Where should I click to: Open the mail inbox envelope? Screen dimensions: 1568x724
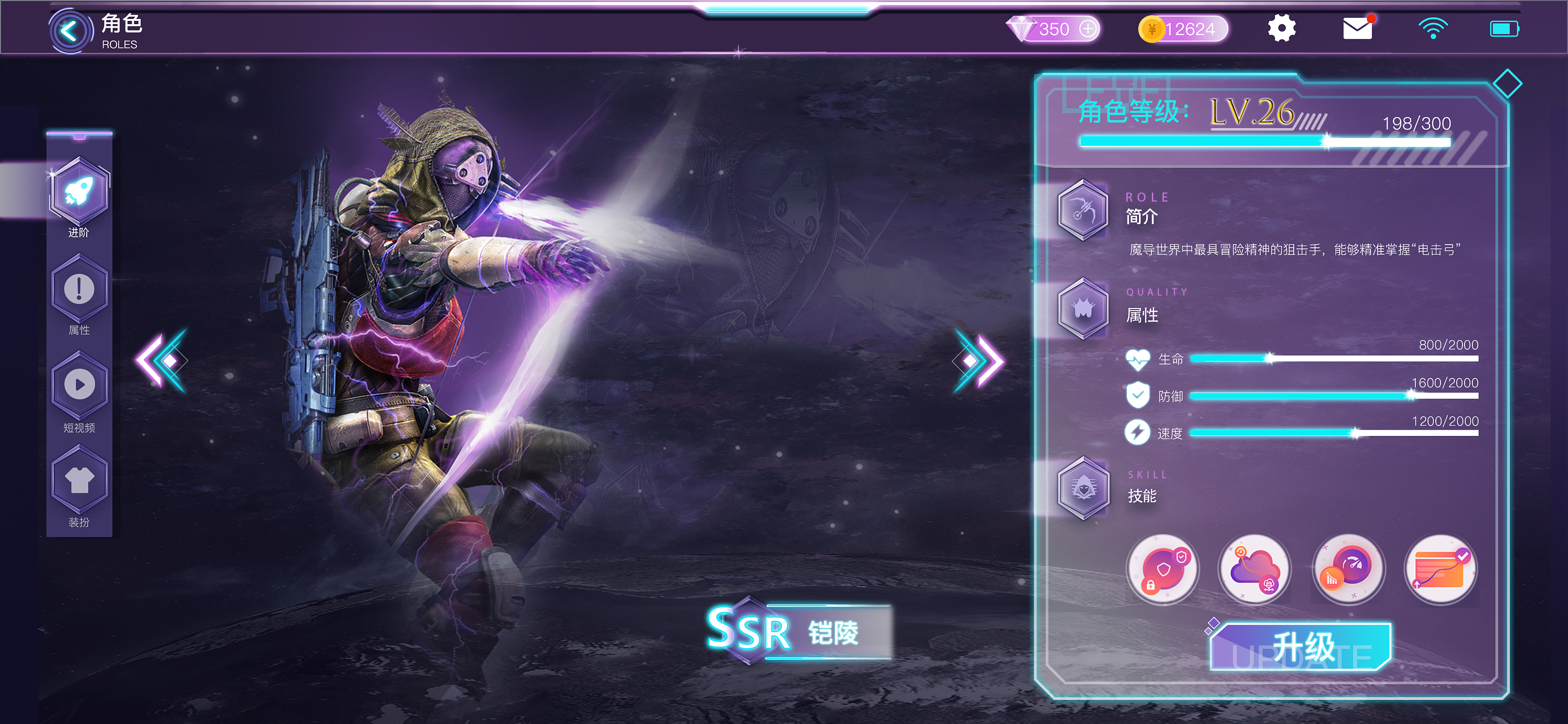point(1357,29)
